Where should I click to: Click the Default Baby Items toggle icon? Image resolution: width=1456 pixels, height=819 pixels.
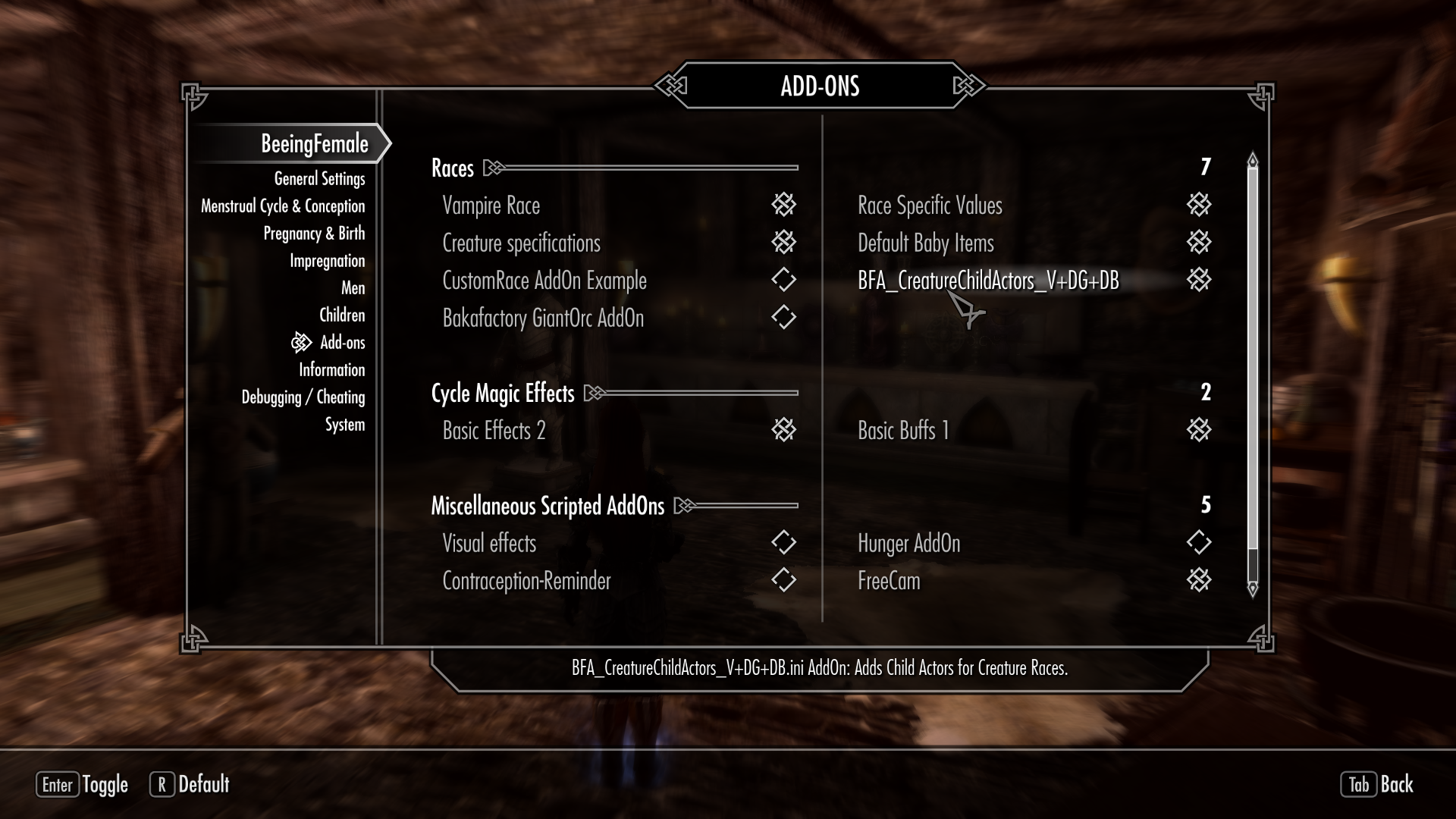point(1198,243)
